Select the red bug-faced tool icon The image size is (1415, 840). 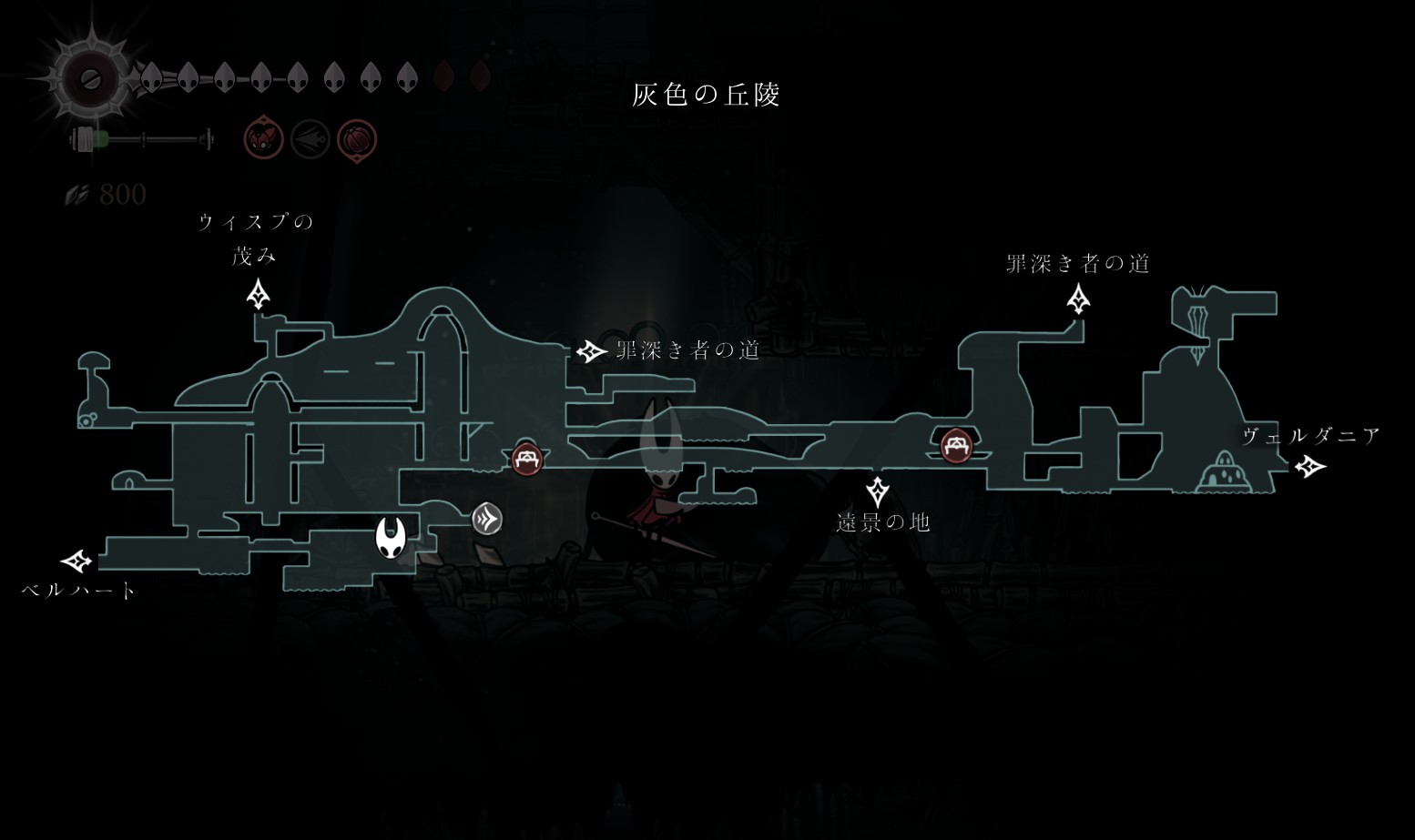pos(263,139)
